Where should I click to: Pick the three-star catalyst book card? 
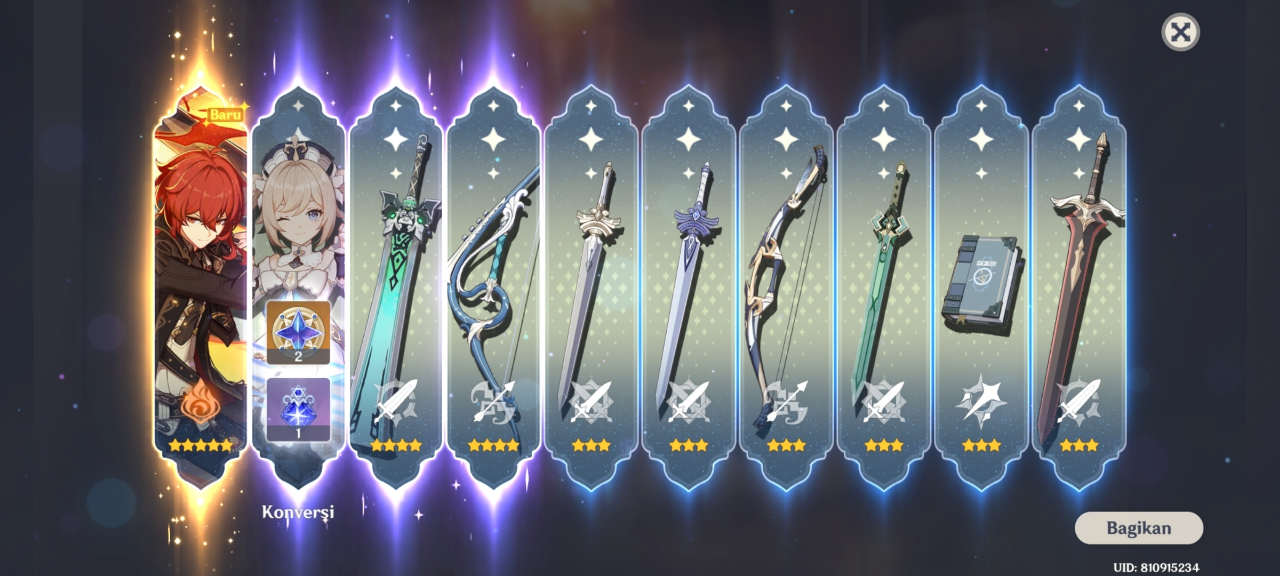[x=980, y=290]
